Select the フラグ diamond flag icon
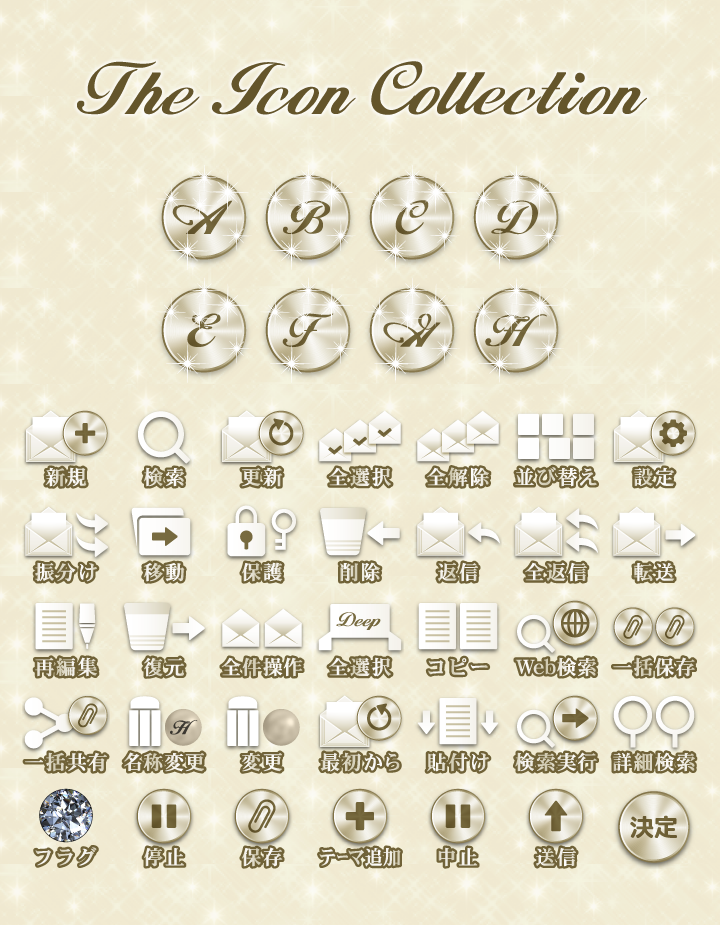The height and width of the screenshot is (925, 720). click(x=66, y=815)
